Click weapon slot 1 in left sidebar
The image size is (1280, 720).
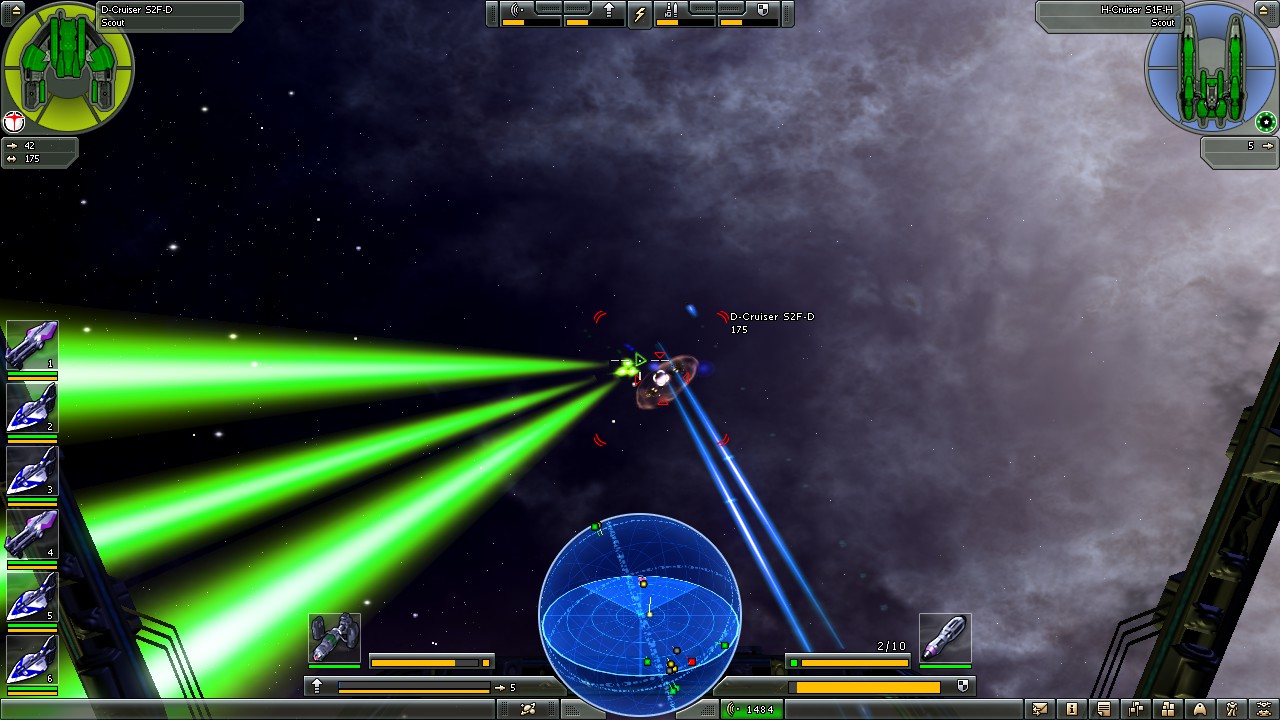click(x=31, y=345)
